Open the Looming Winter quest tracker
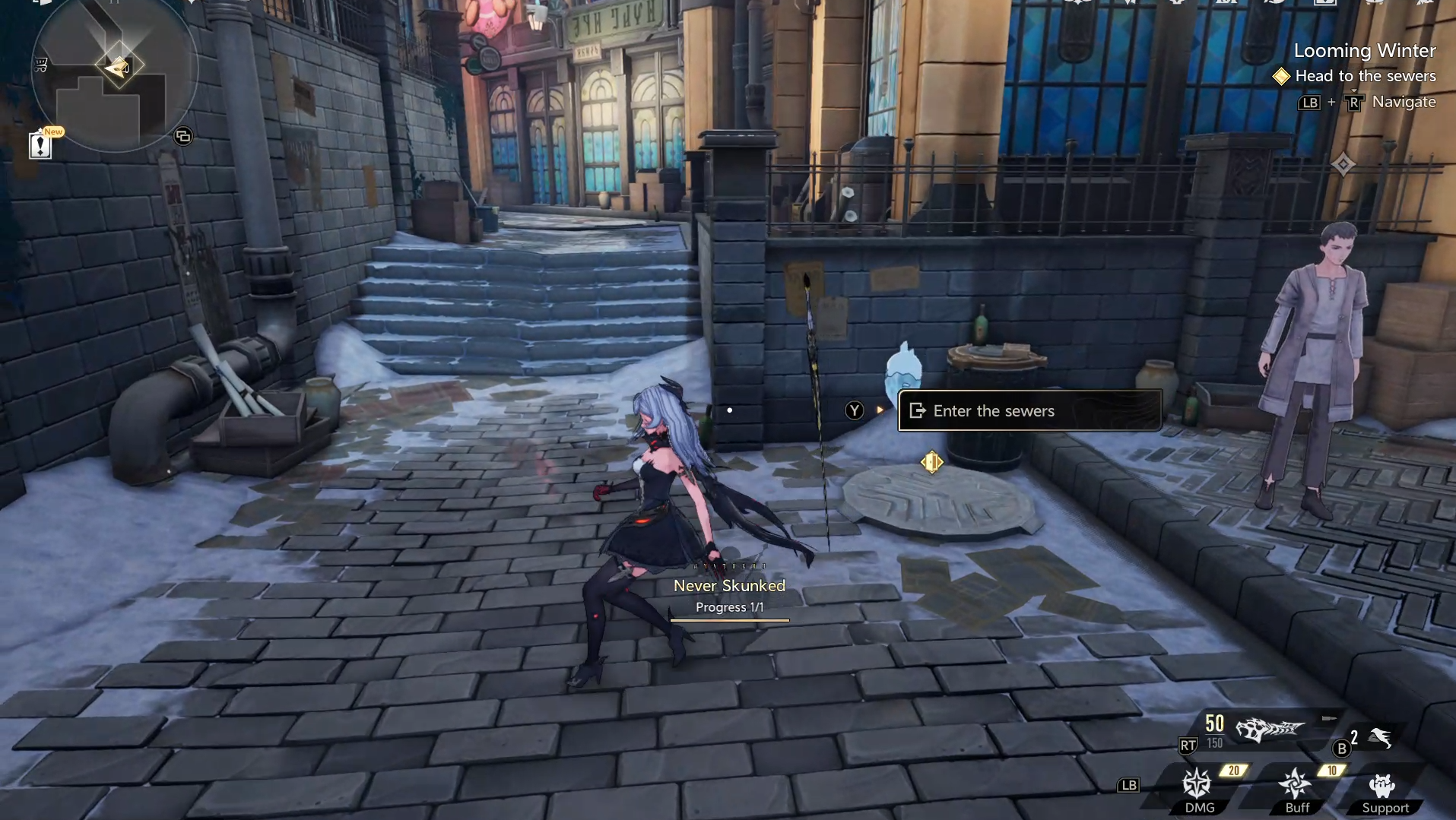Image resolution: width=1456 pixels, height=820 pixels. click(1364, 51)
